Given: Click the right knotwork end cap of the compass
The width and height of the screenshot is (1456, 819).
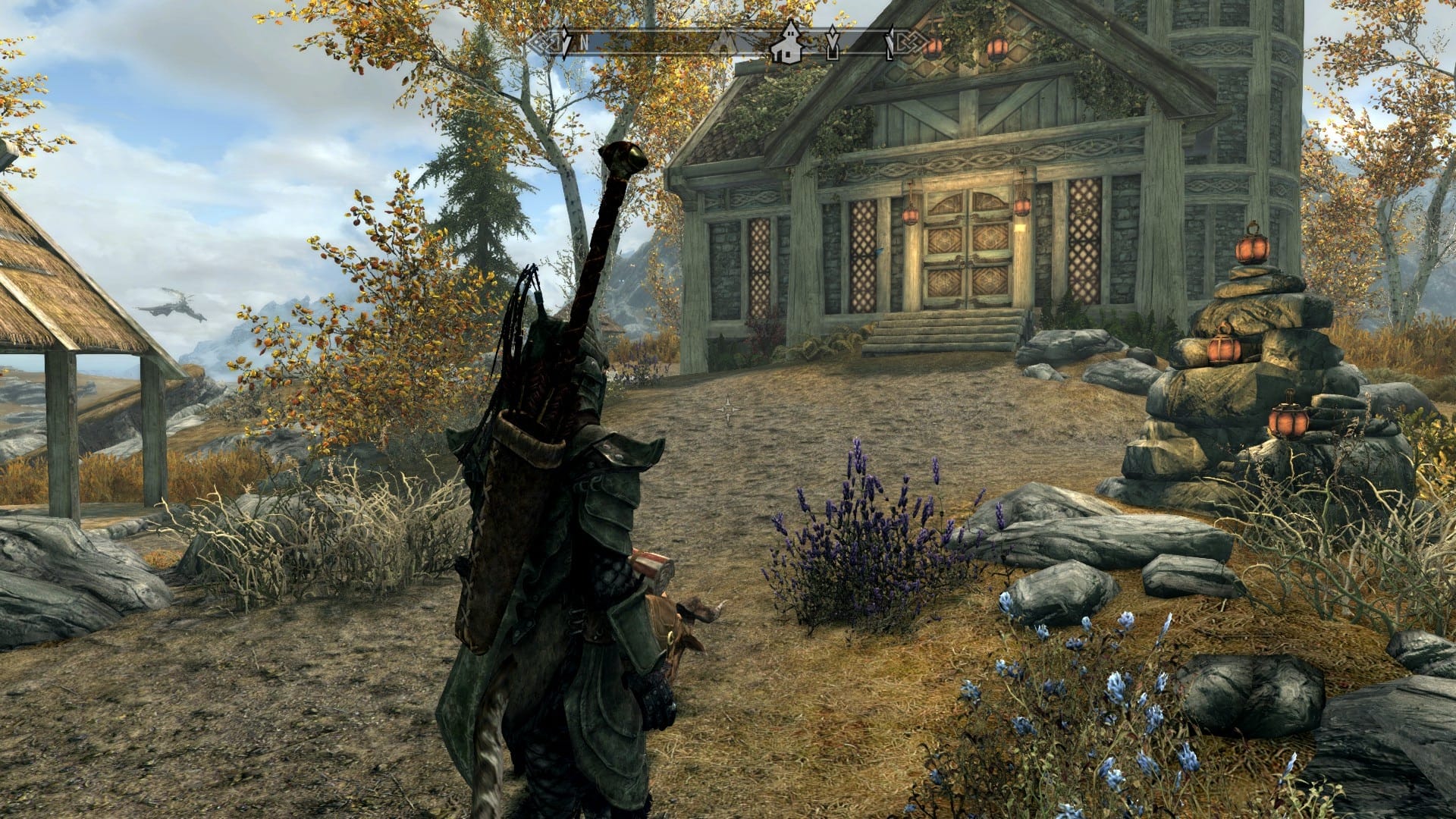Looking at the screenshot, I should click(906, 42).
